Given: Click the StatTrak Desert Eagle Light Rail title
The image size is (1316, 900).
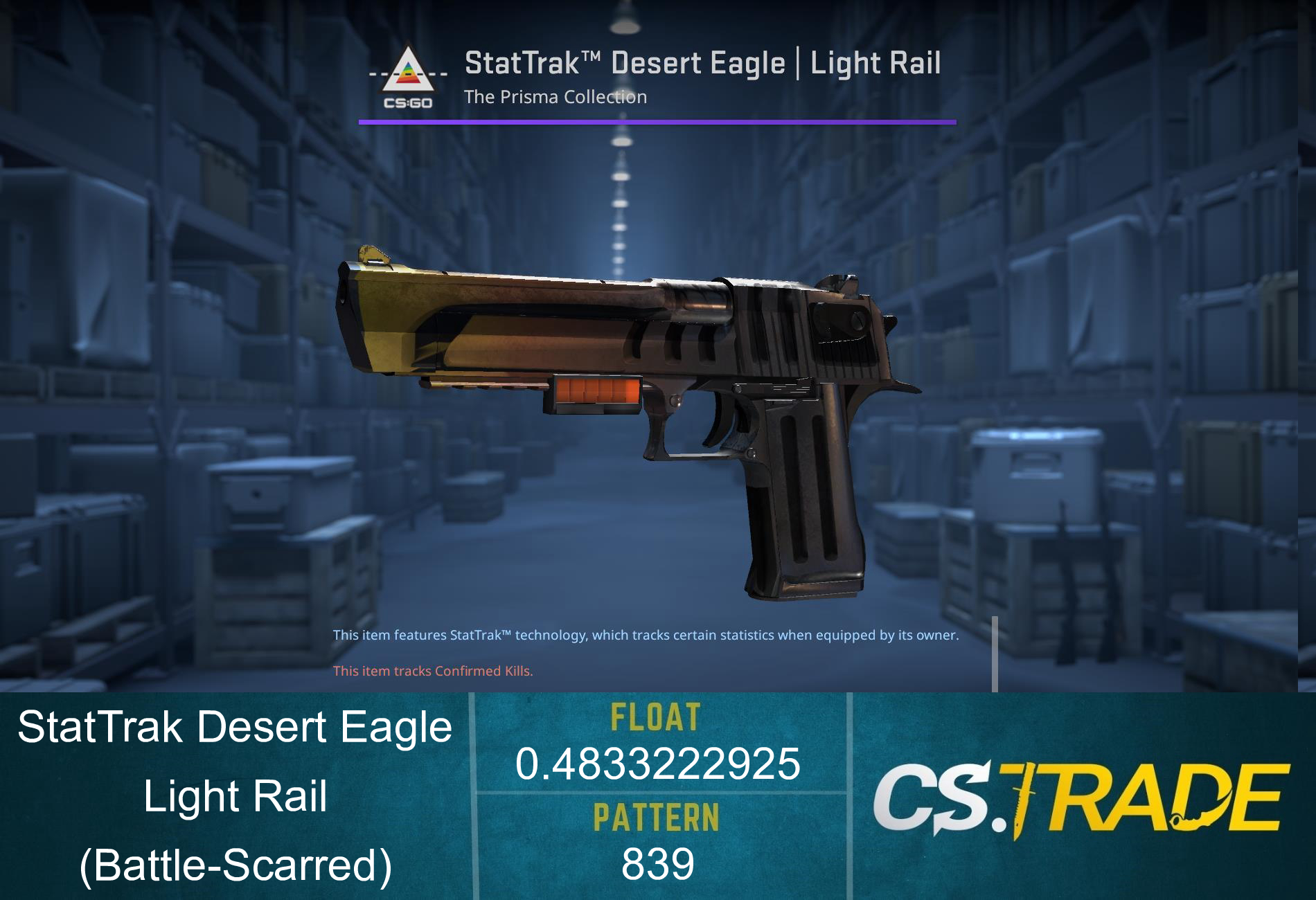Looking at the screenshot, I should click(702, 64).
